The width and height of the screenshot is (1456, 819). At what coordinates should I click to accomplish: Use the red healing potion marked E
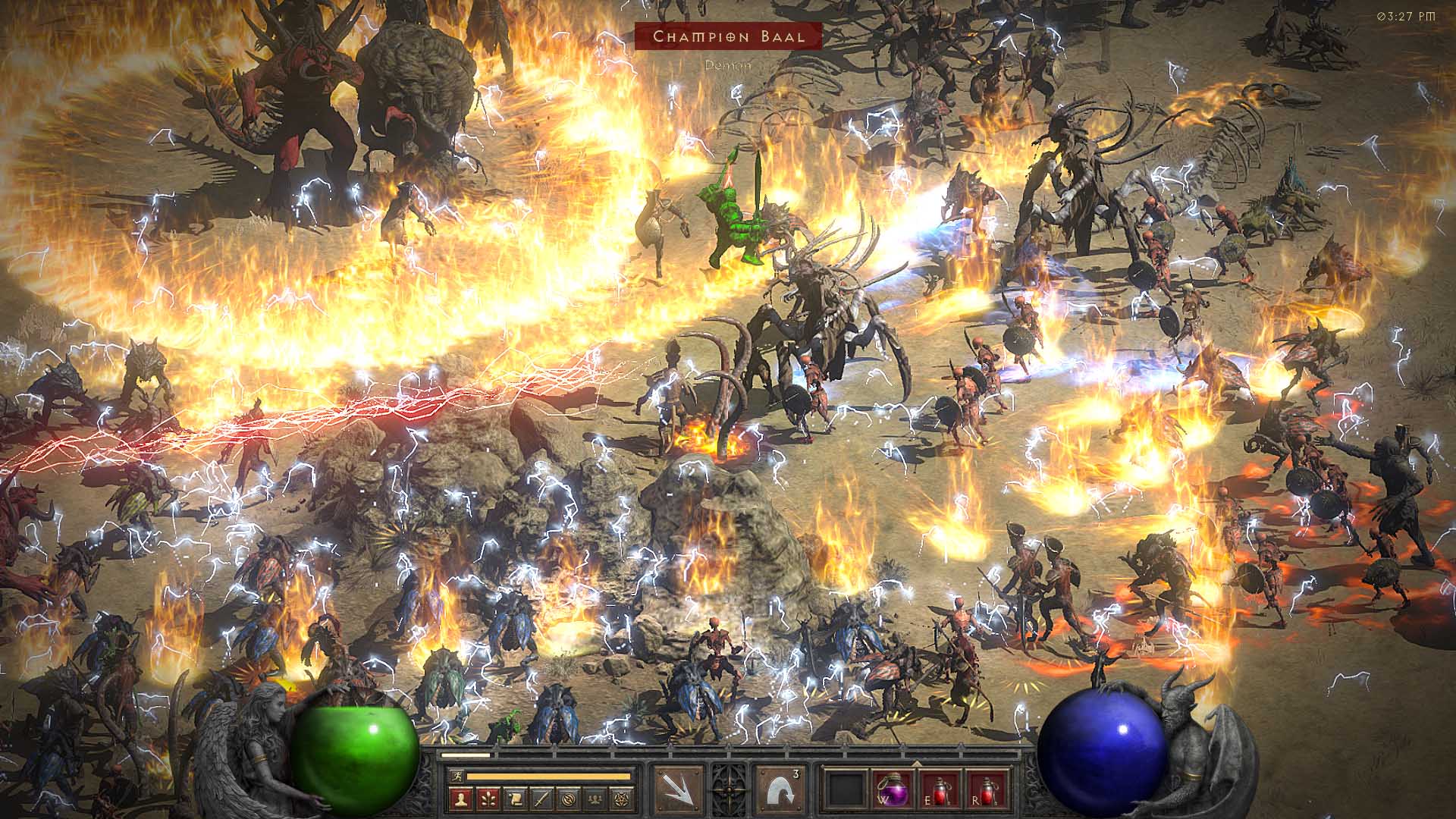940,789
